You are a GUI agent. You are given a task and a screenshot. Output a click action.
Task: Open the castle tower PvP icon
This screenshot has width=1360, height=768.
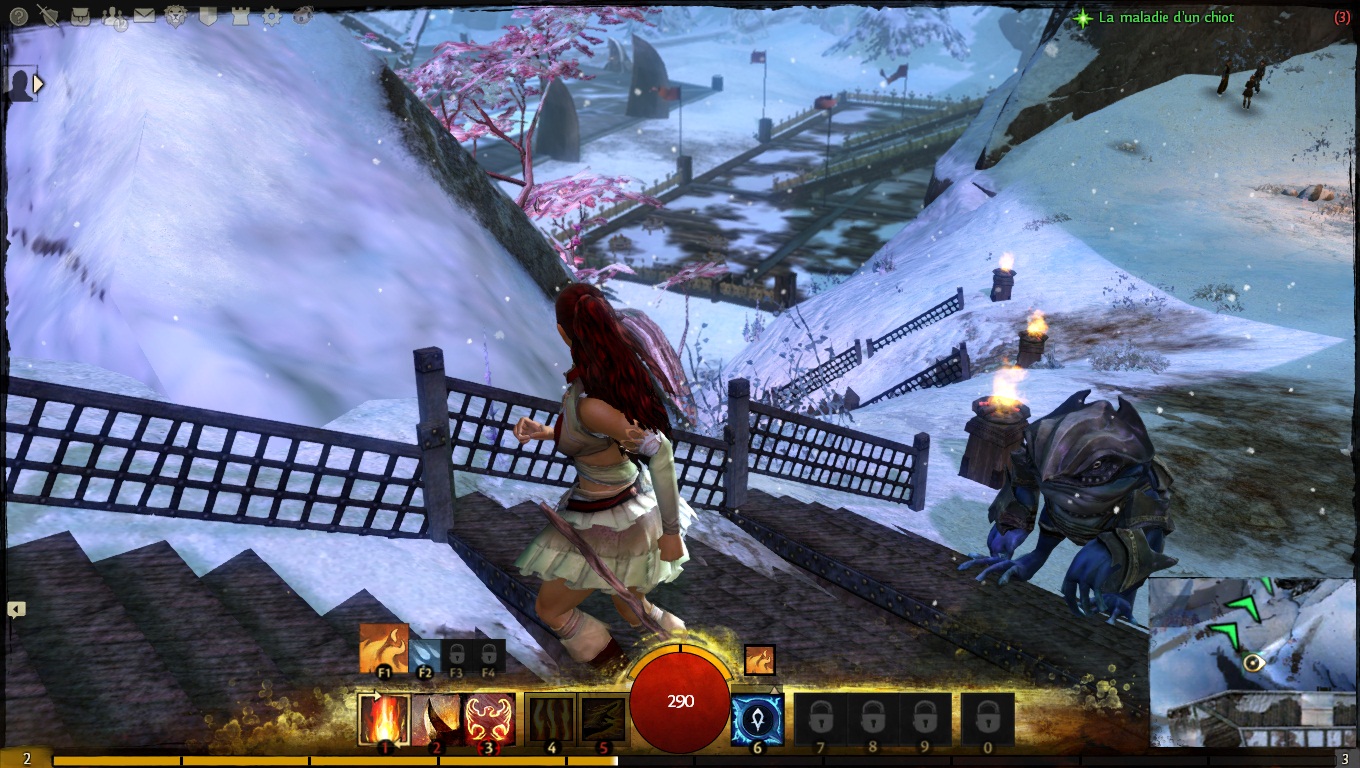pyautogui.click(x=240, y=16)
